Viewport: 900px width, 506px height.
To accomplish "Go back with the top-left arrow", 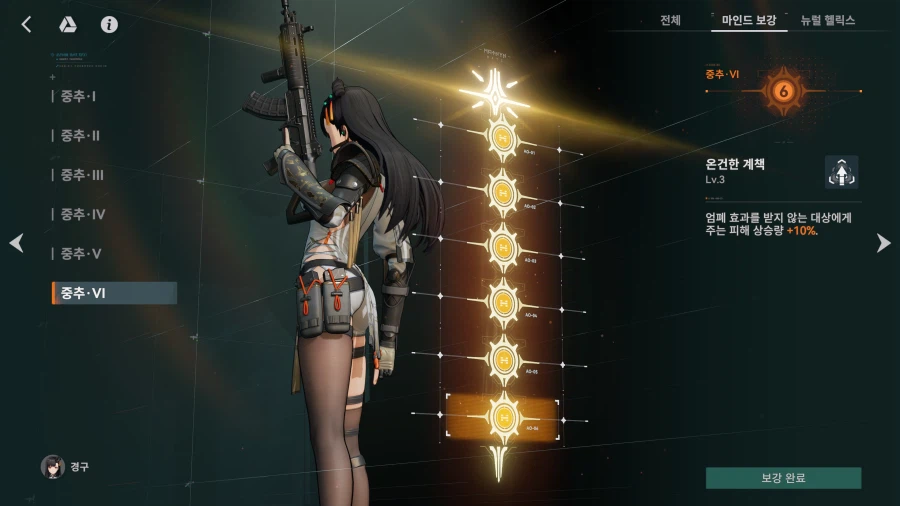I will (x=26, y=25).
